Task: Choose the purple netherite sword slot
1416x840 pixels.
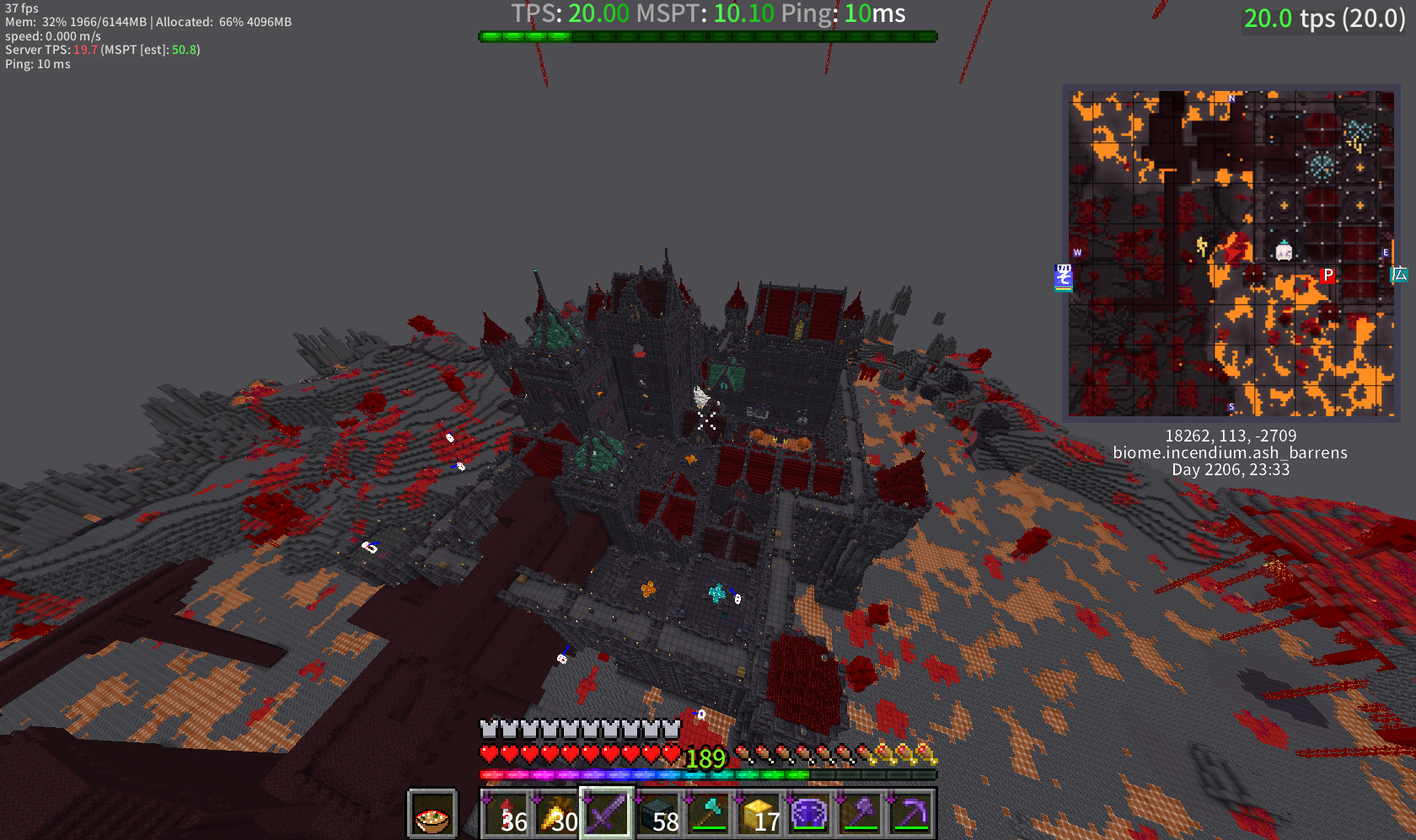Action: (x=607, y=814)
